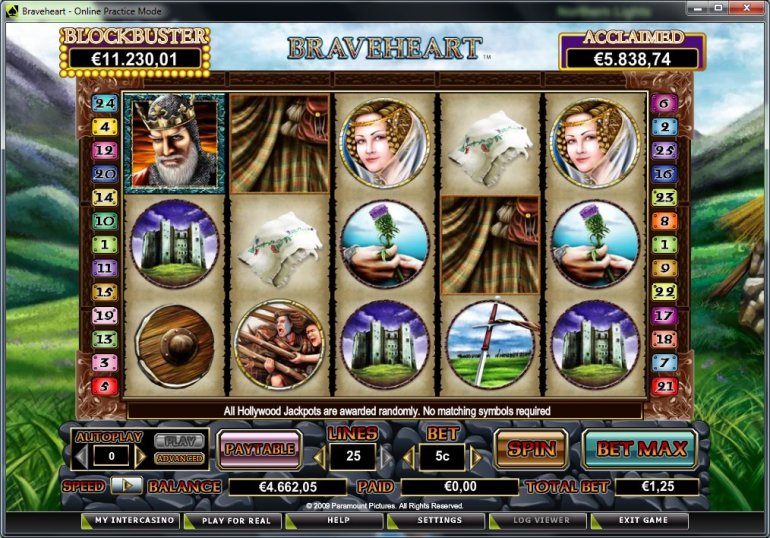Change the game speed with the arrow button
The height and width of the screenshot is (538, 770).
coord(126,485)
